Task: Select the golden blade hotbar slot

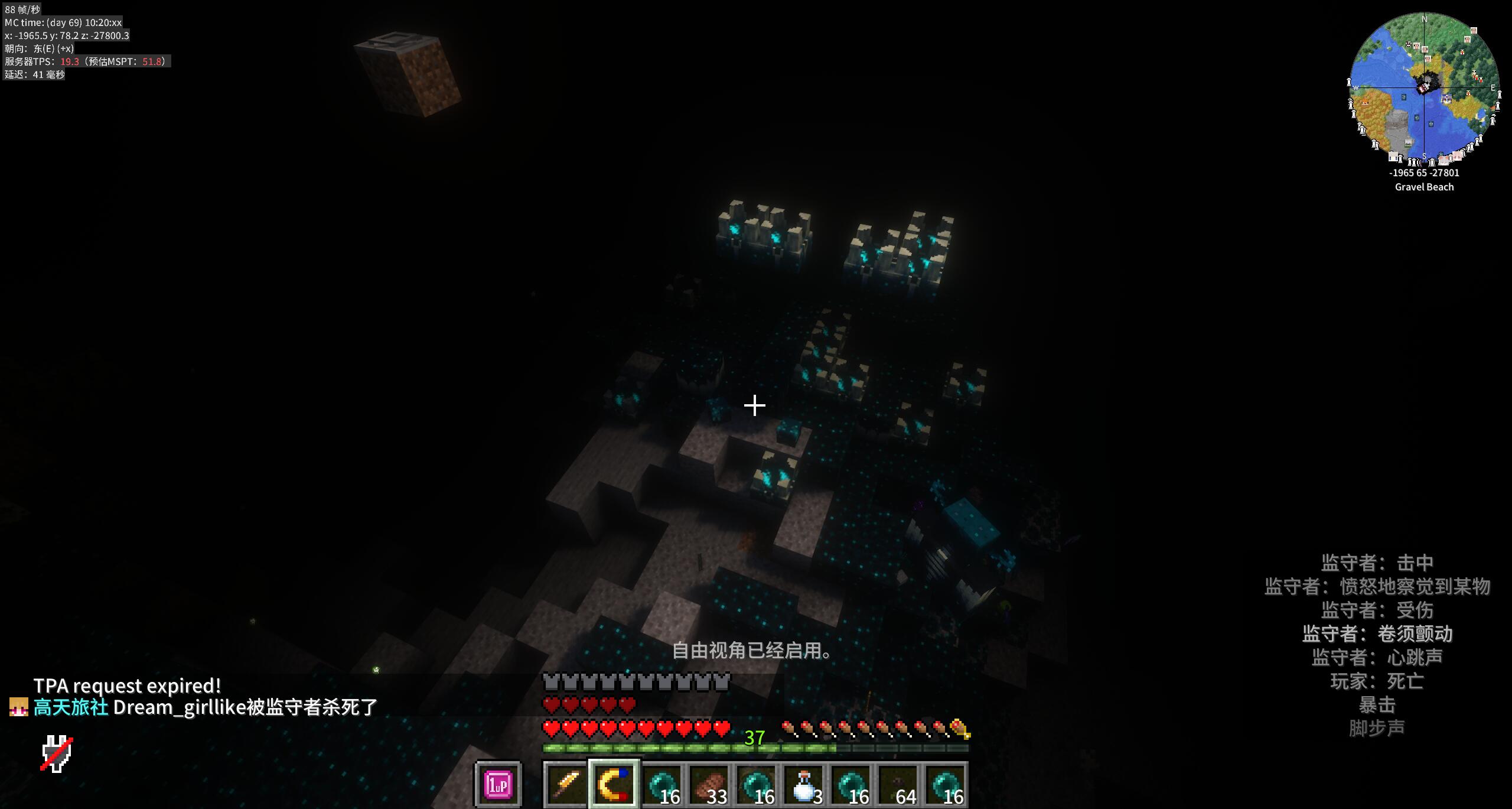Action: pos(566,785)
